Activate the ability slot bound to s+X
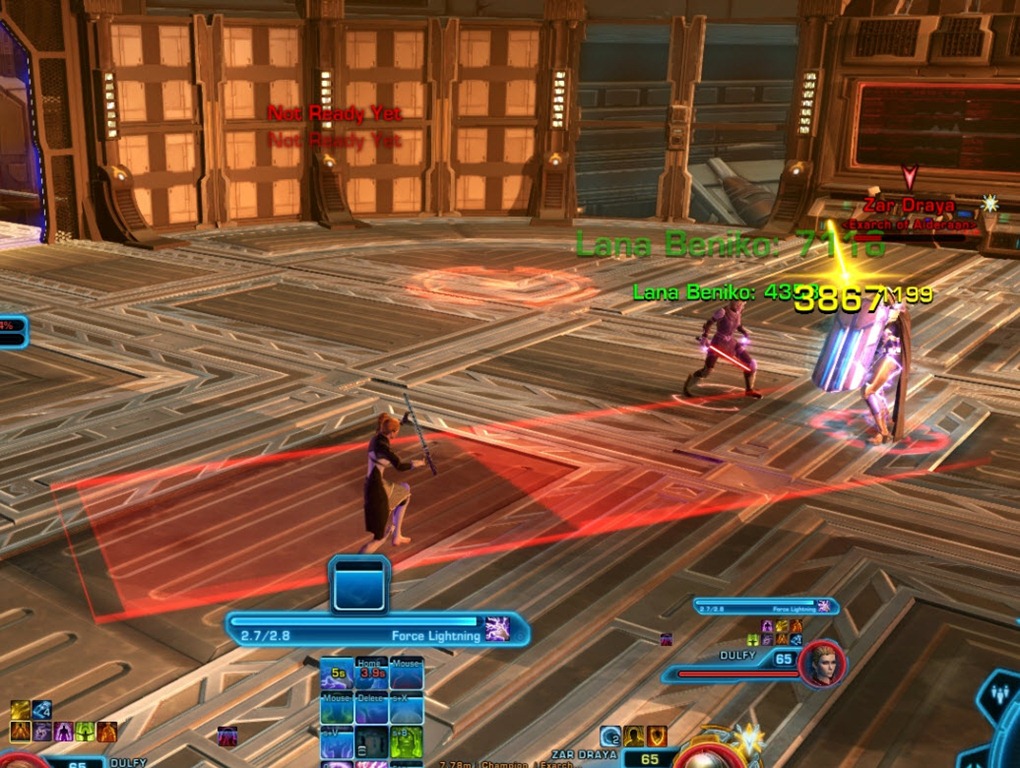The image size is (1020, 768). pyautogui.click(x=406, y=708)
